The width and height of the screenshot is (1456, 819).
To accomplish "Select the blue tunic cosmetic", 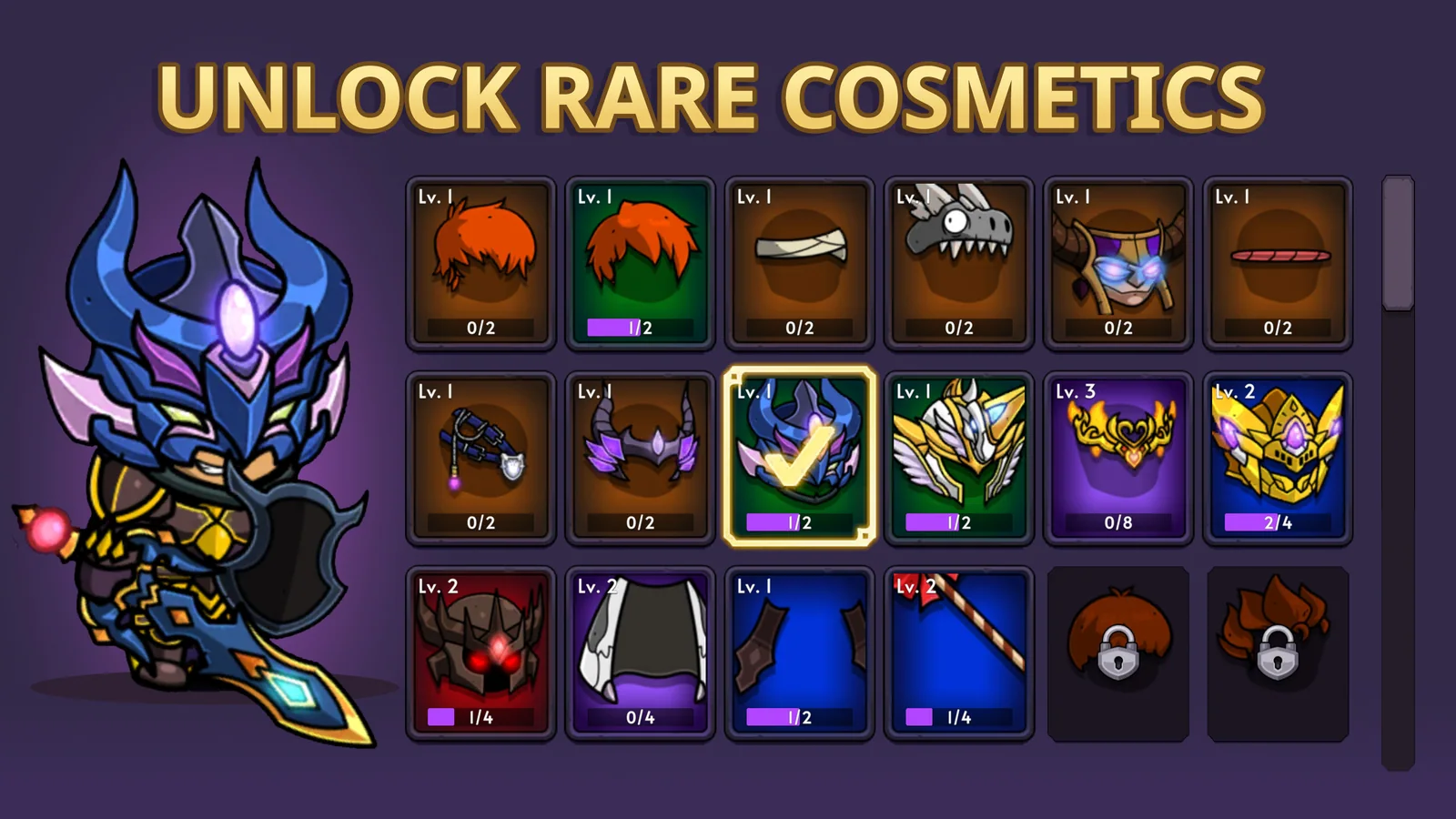I will click(799, 646).
